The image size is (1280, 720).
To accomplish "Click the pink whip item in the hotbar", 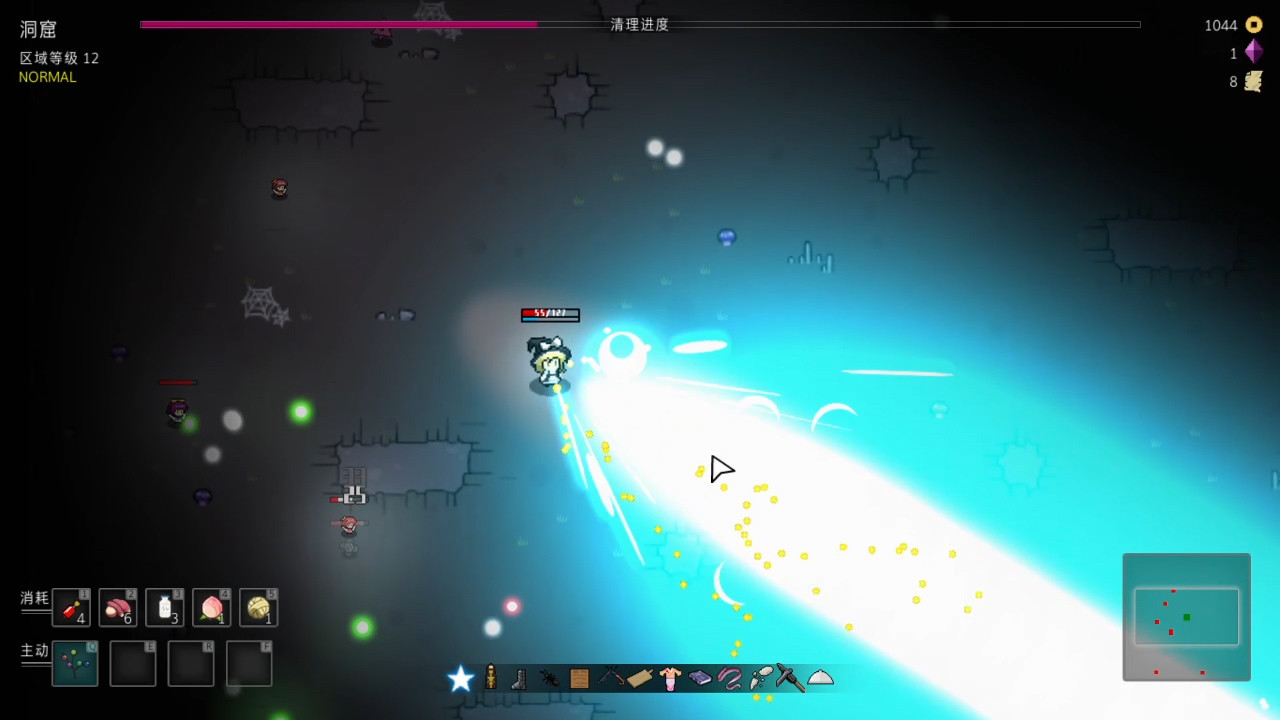I will [x=728, y=678].
